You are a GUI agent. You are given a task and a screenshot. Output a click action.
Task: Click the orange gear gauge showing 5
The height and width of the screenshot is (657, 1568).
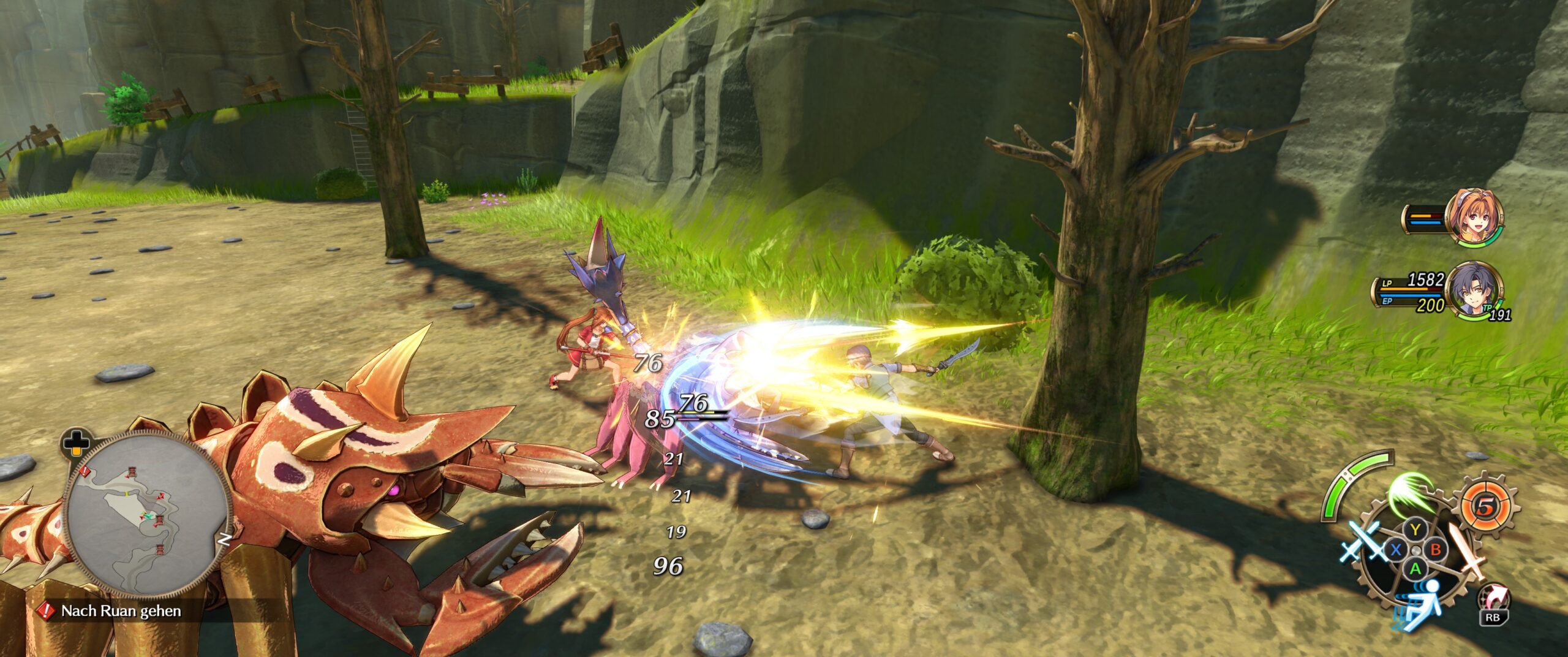(x=1485, y=506)
